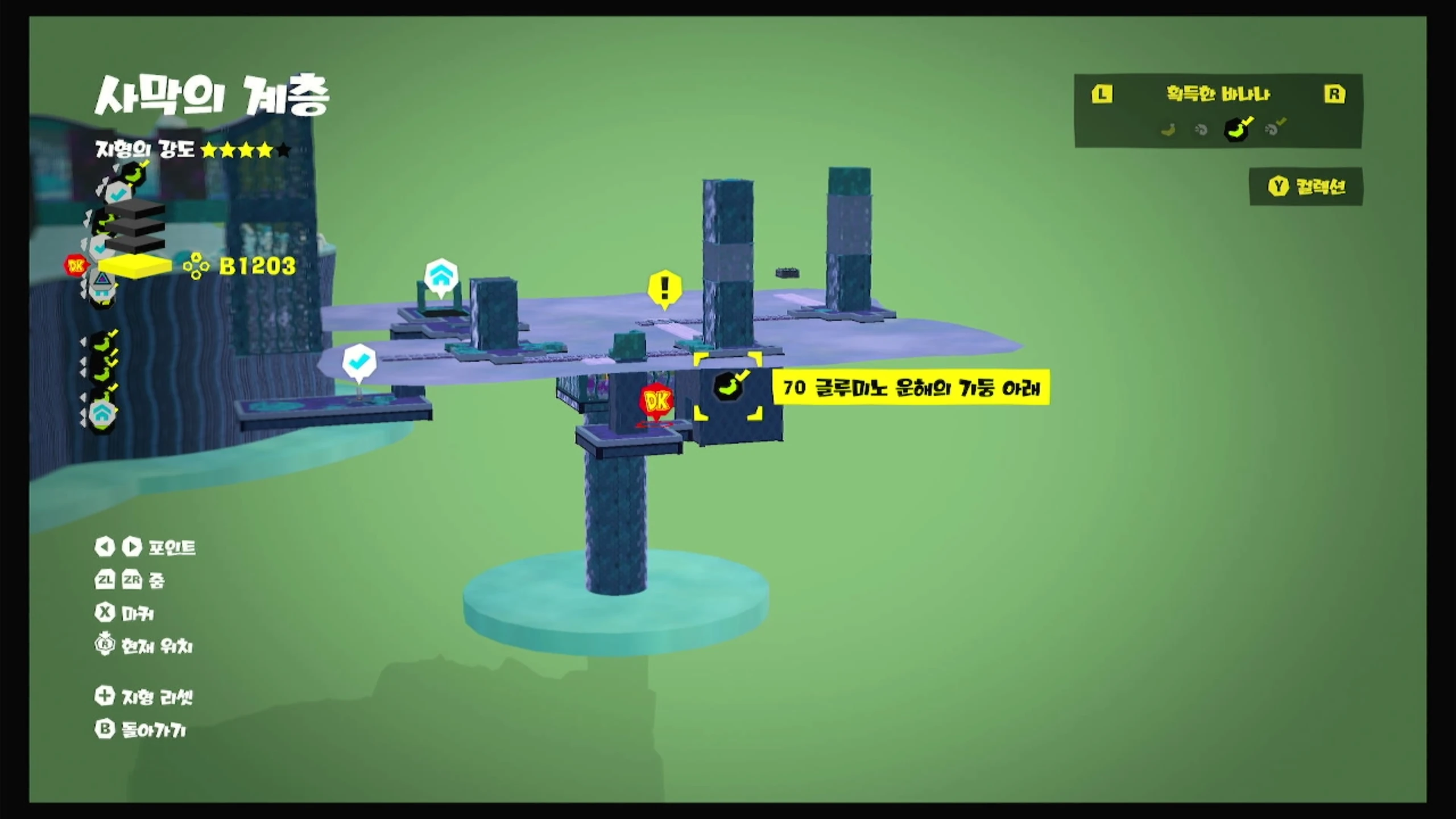Choose the highlighted yellow B1203 layer
The height and width of the screenshot is (819, 1456).
135,266
